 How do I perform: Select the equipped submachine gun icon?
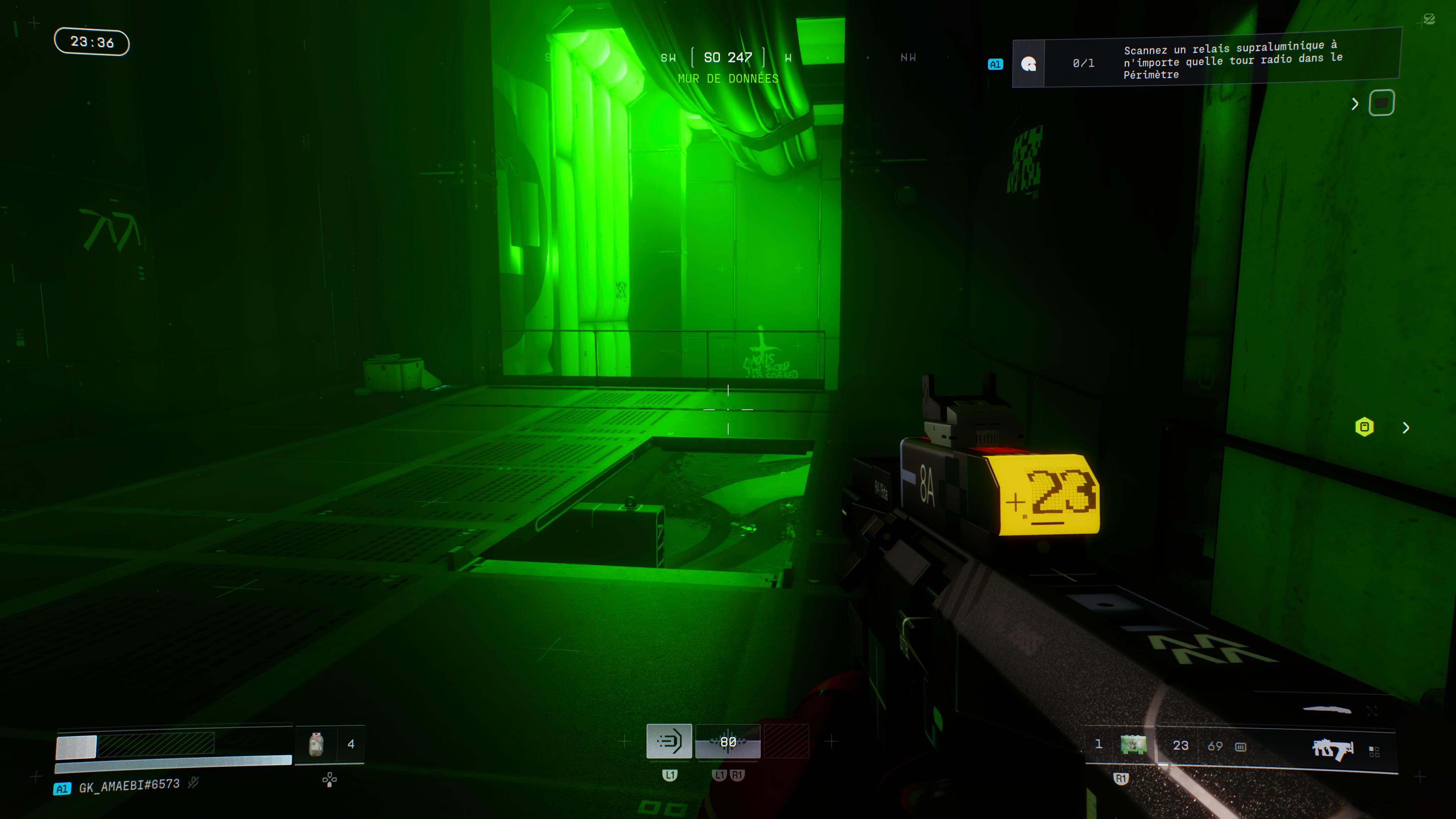(1332, 749)
